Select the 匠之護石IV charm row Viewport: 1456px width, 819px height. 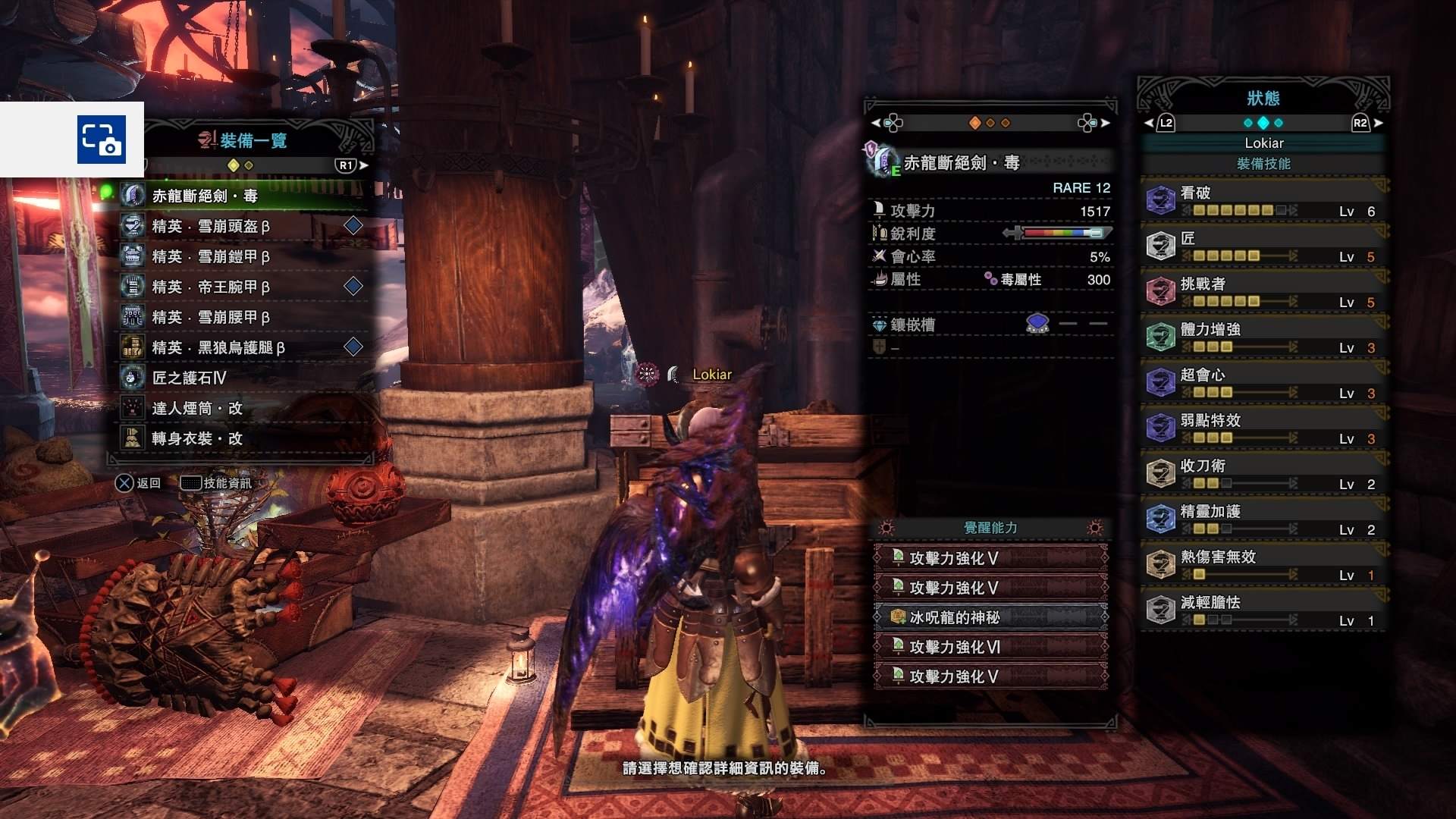coord(243,378)
